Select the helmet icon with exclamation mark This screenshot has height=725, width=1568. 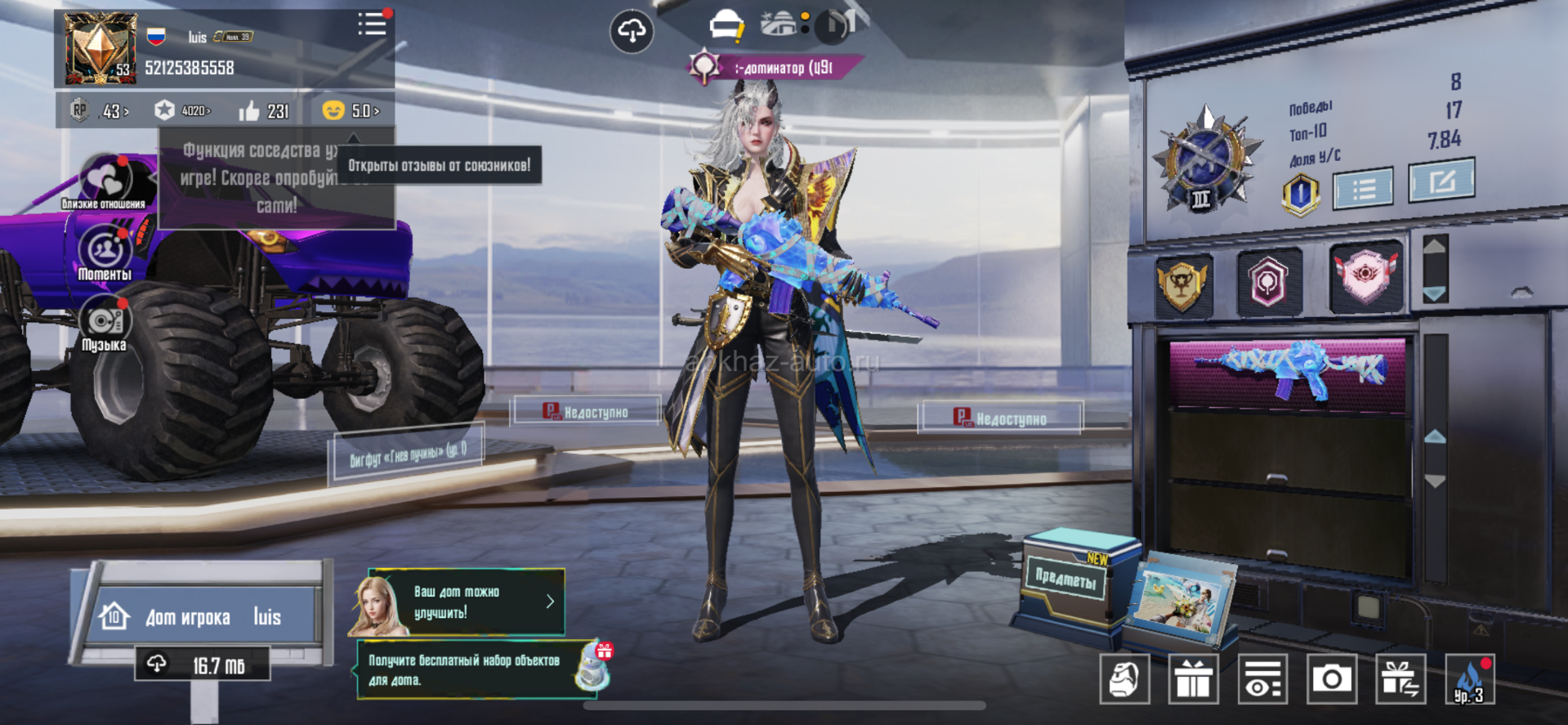pyautogui.click(x=726, y=27)
